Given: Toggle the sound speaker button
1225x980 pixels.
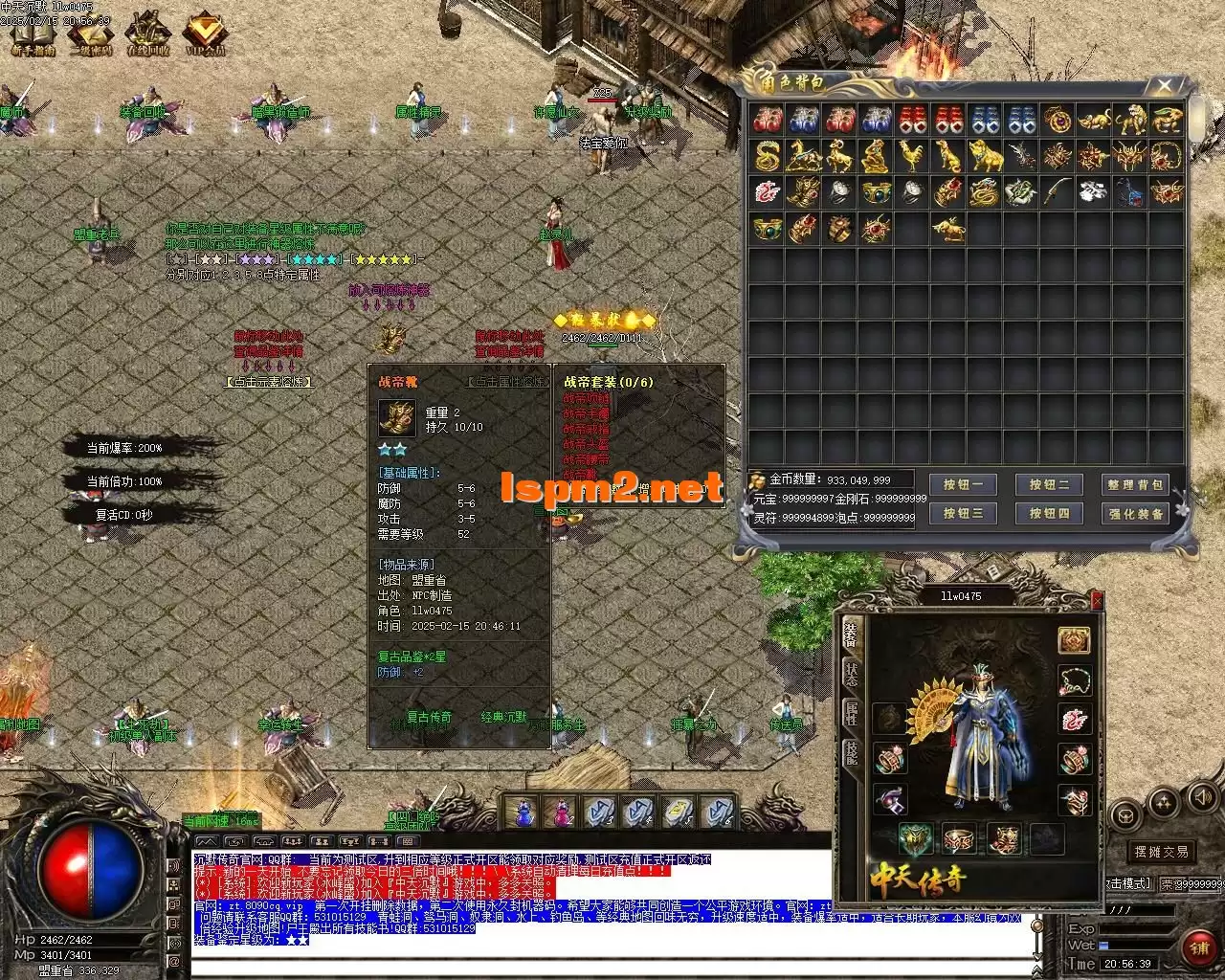Looking at the screenshot, I should 1202,796.
